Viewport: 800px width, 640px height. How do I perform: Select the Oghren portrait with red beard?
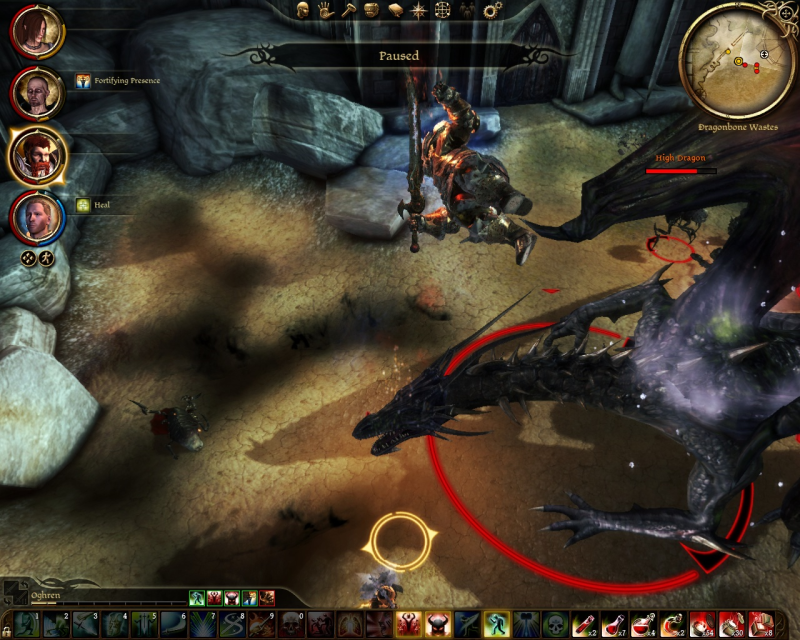click(38, 153)
